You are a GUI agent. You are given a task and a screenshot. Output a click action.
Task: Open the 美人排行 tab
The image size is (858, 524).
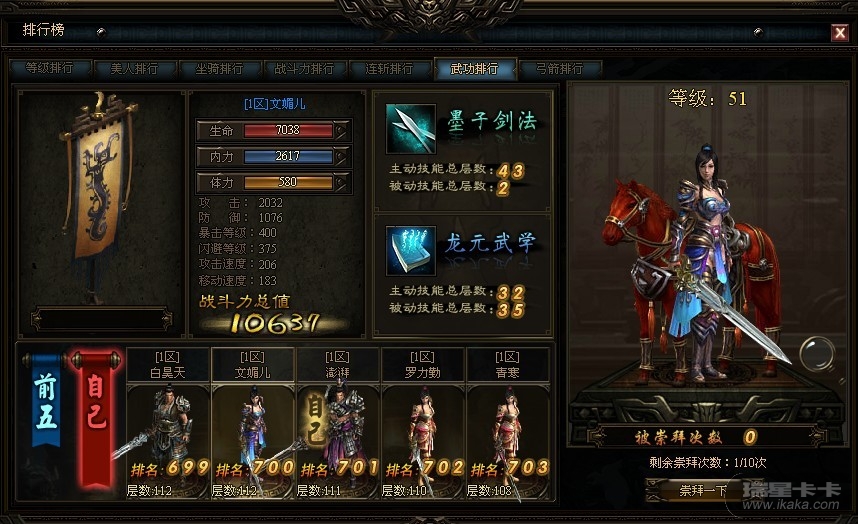click(x=134, y=69)
